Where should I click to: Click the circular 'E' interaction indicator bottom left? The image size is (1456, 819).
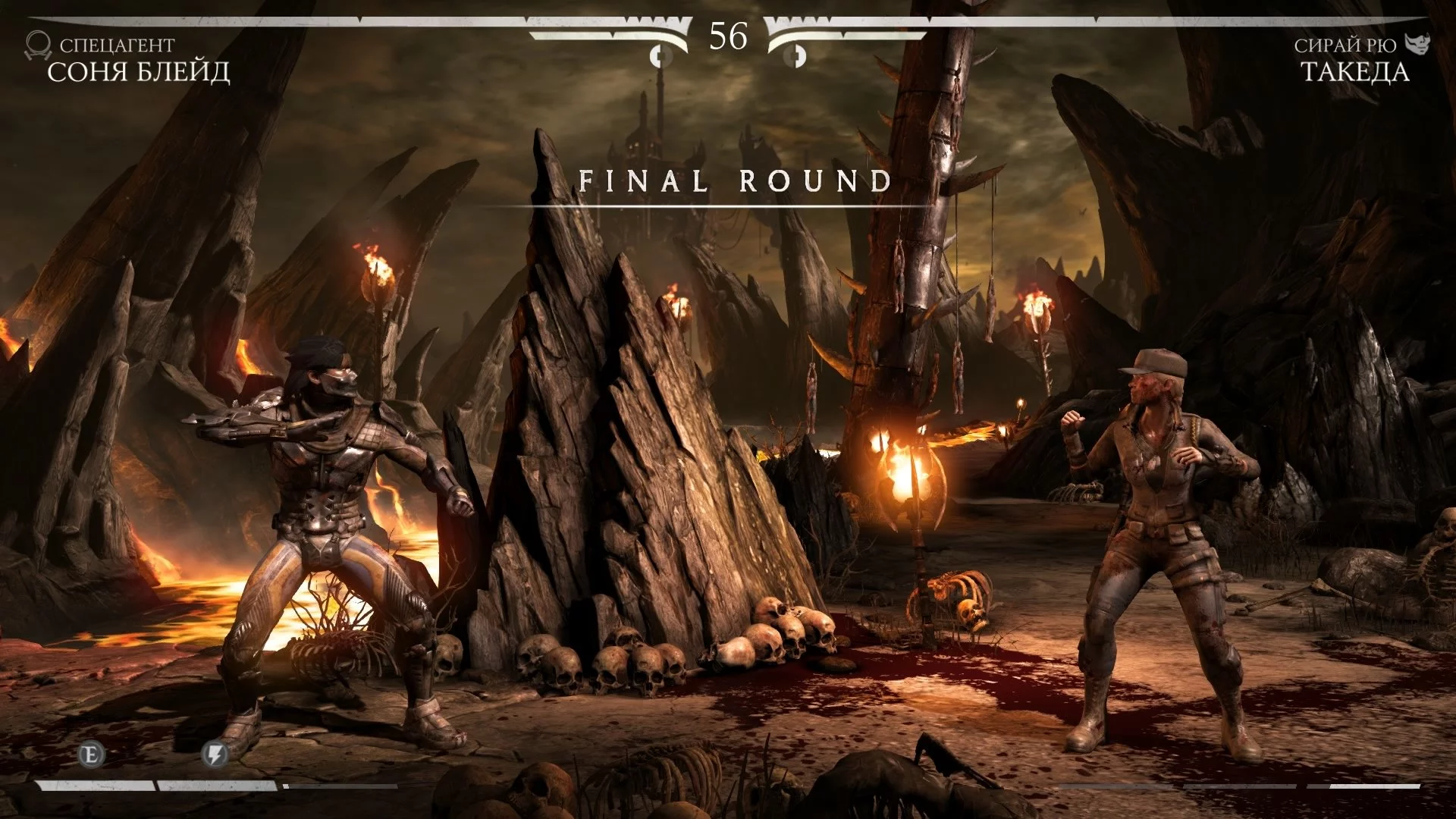point(91,755)
